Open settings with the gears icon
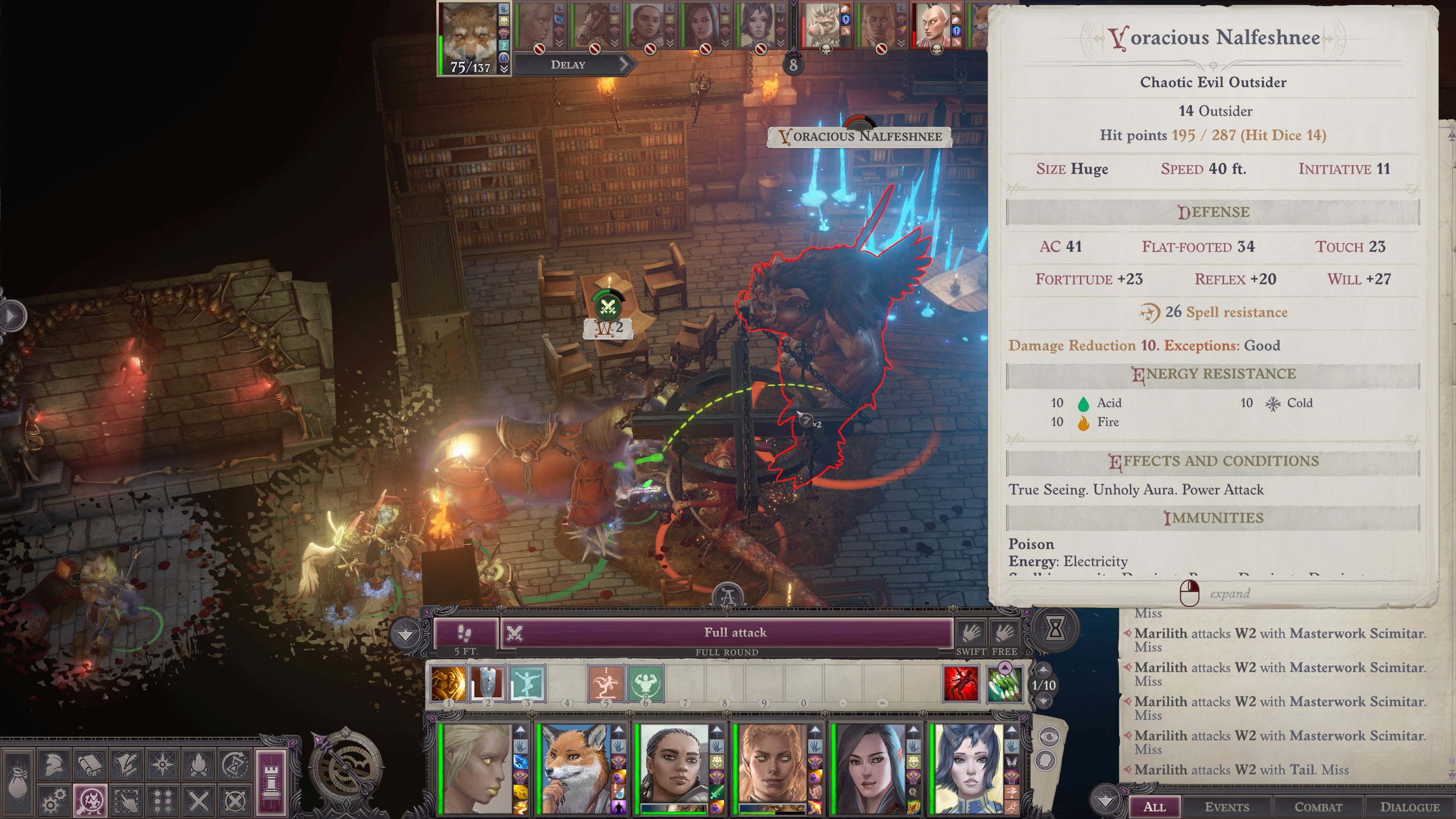The height and width of the screenshot is (819, 1456). pos(53,802)
